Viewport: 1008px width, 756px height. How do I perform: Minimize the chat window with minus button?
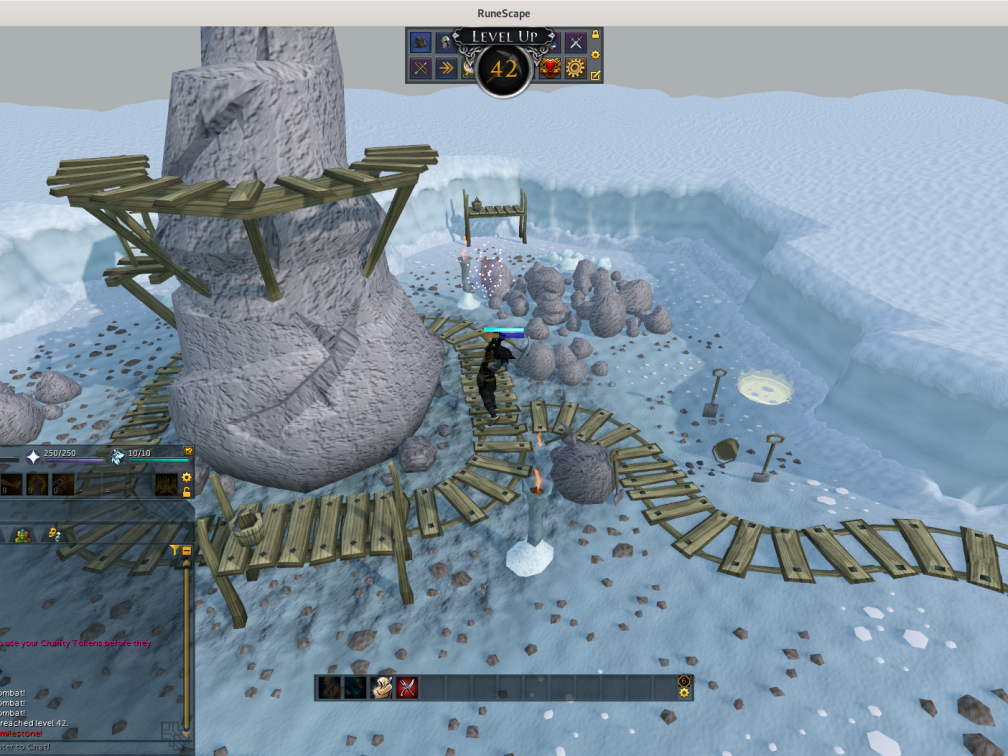[186, 550]
